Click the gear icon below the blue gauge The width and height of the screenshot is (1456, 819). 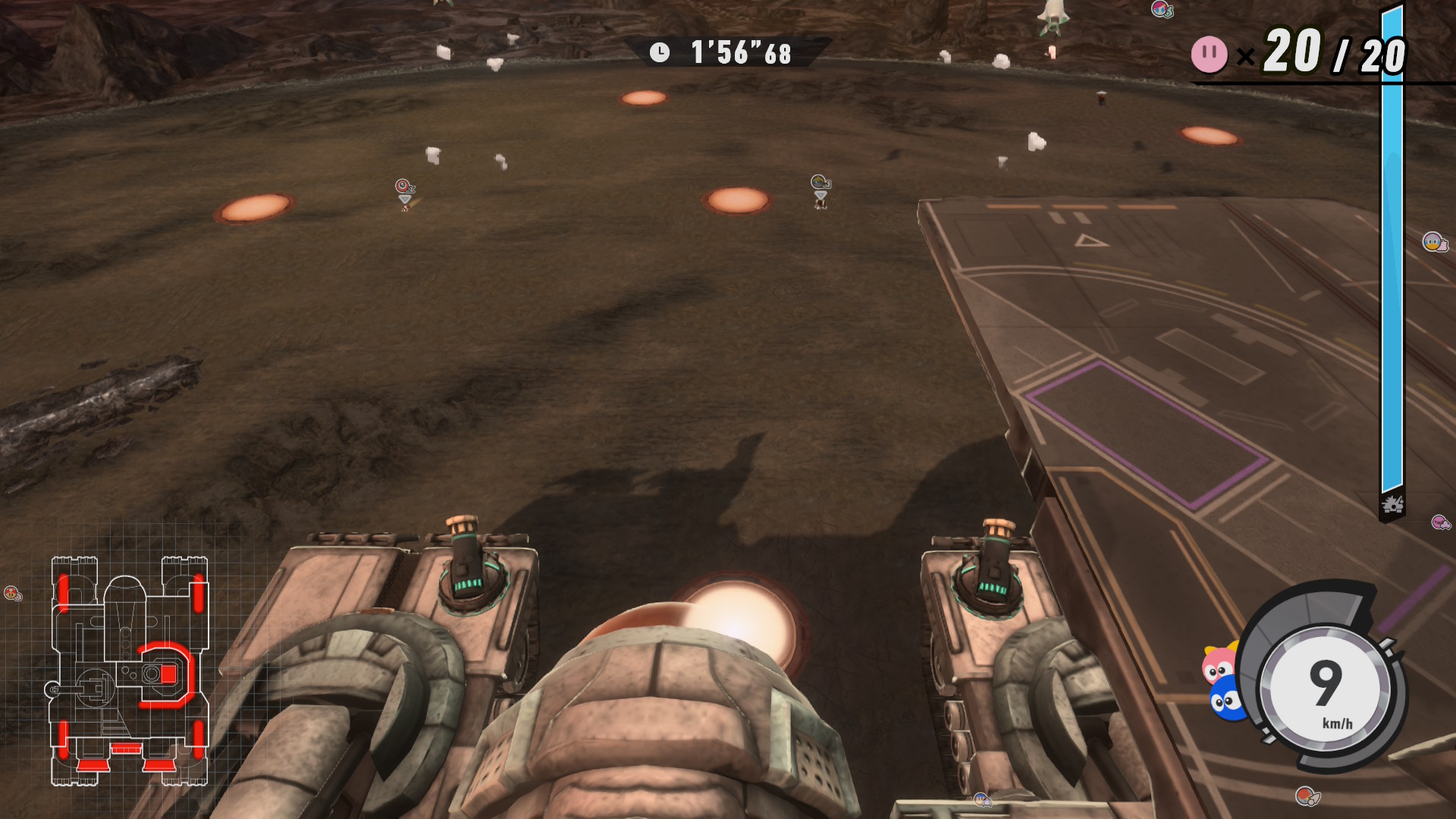point(1392,505)
